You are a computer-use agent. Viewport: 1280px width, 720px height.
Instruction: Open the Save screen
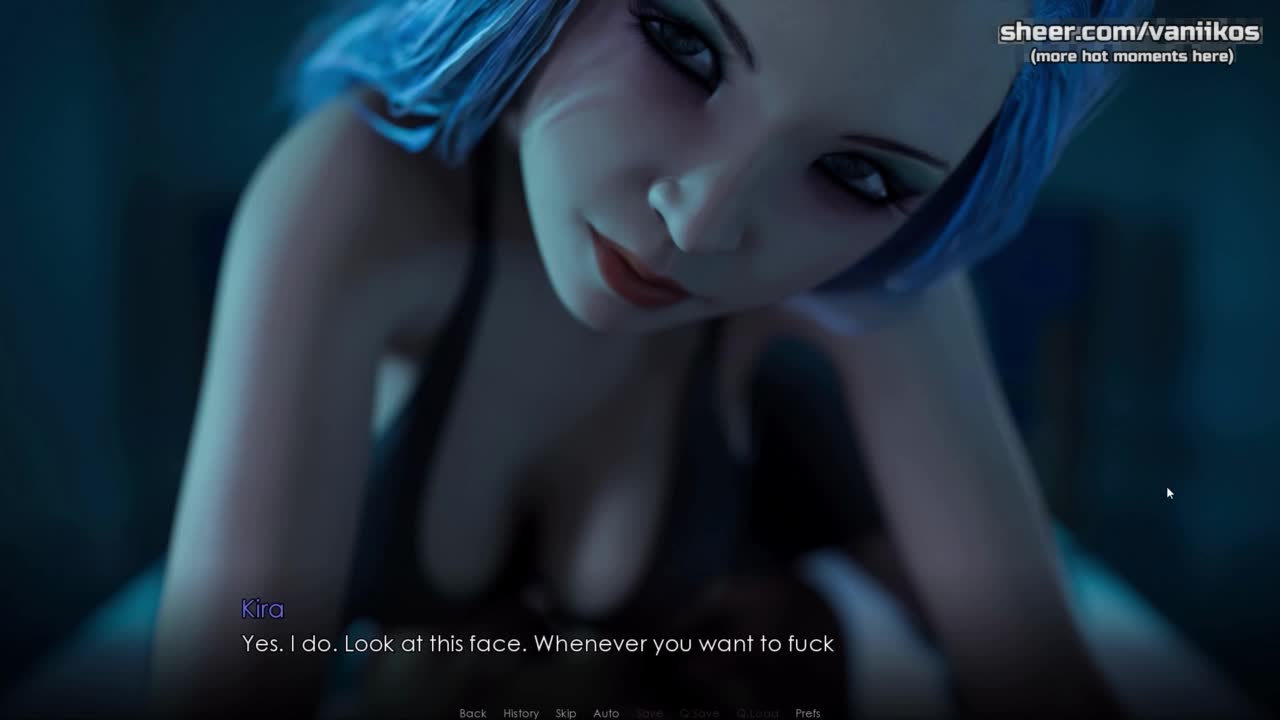coord(649,713)
